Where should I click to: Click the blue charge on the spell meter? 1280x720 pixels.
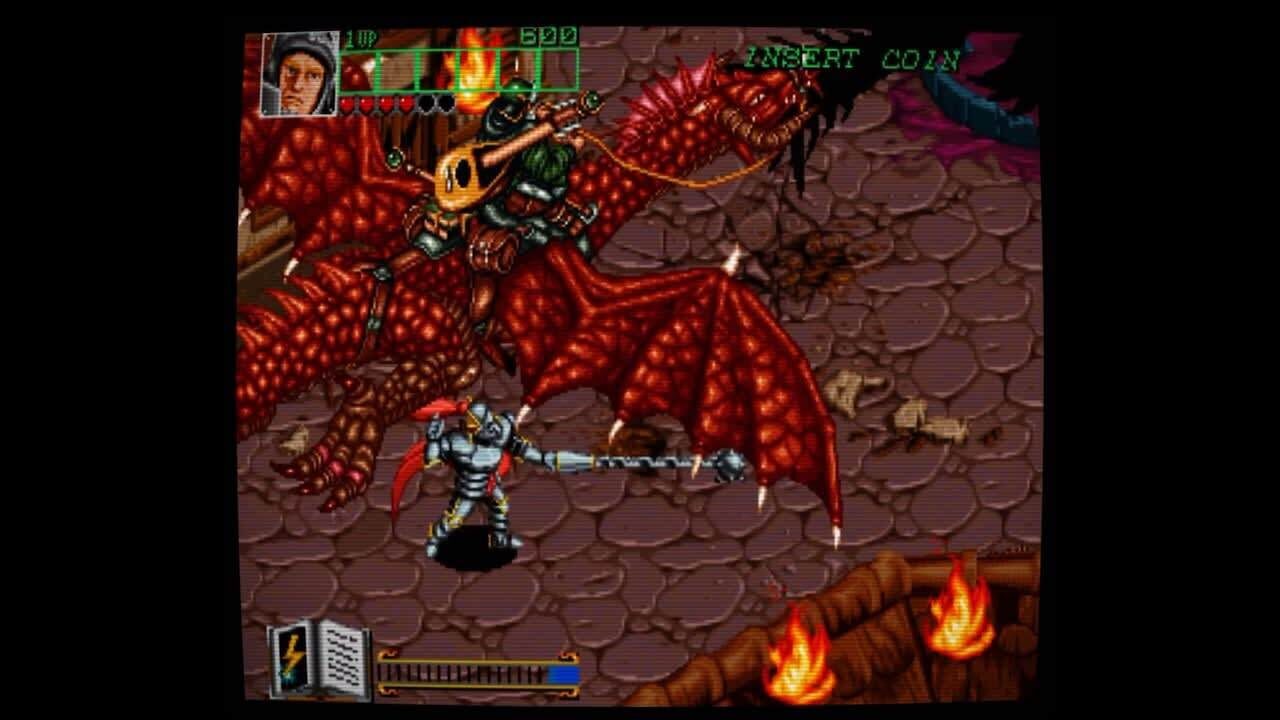point(565,672)
